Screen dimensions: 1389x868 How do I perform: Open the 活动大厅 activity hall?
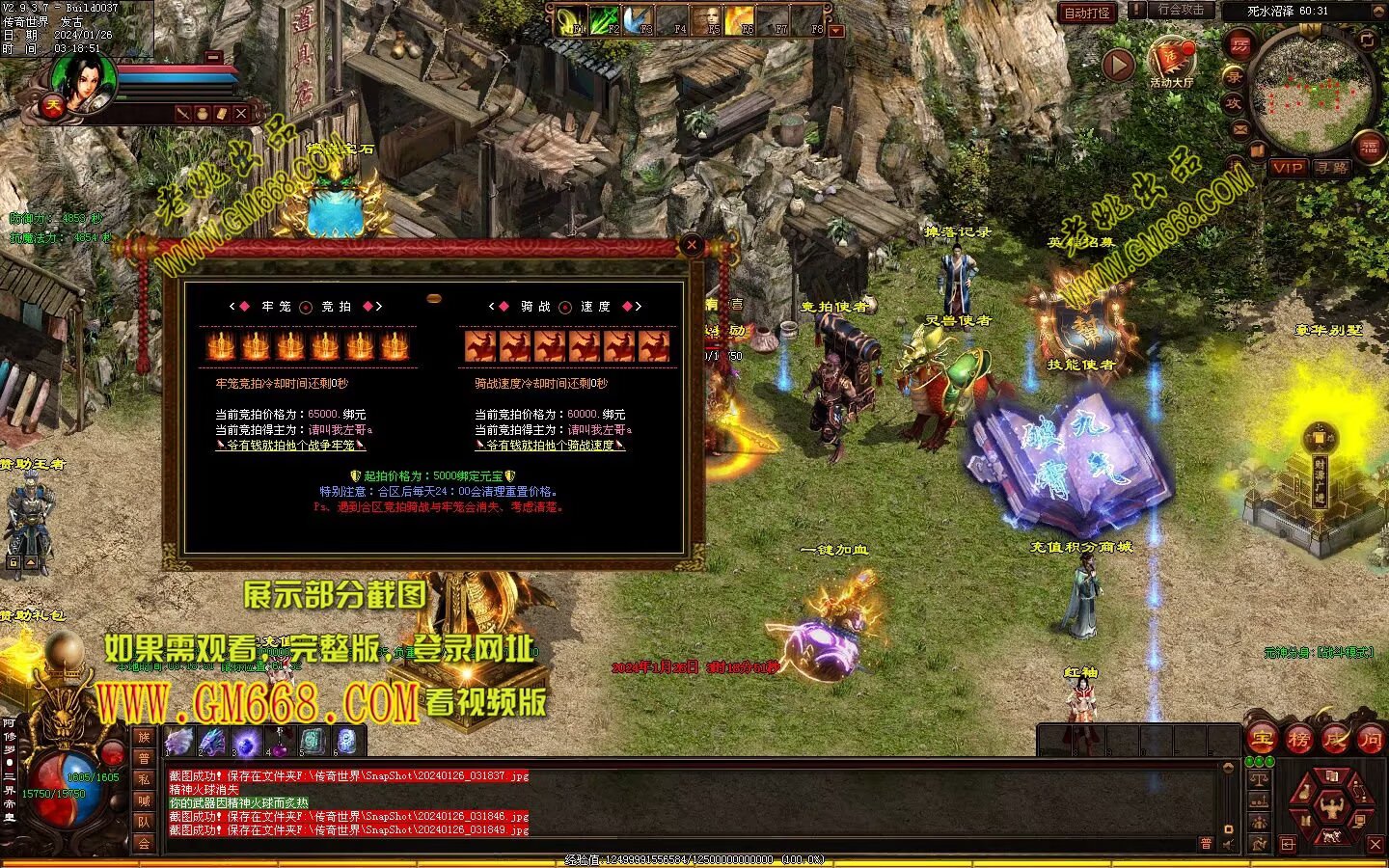[1171, 60]
